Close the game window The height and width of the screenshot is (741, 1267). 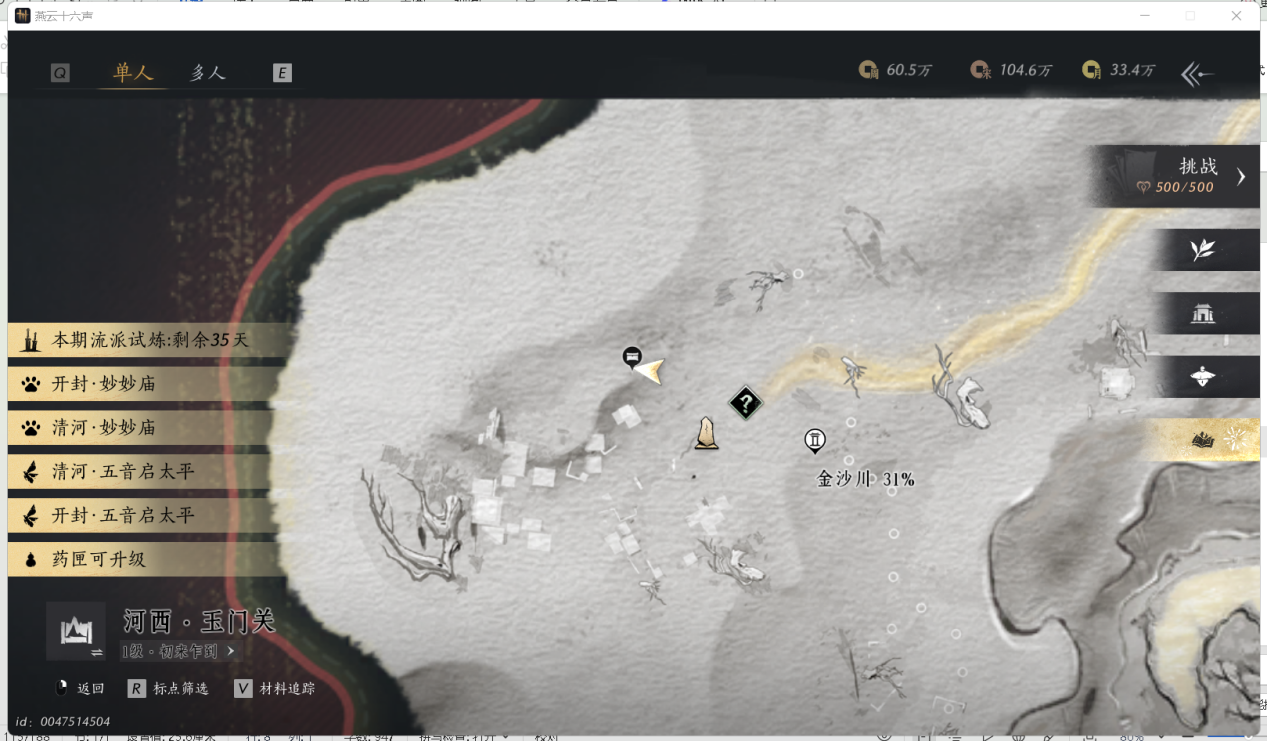point(1236,16)
